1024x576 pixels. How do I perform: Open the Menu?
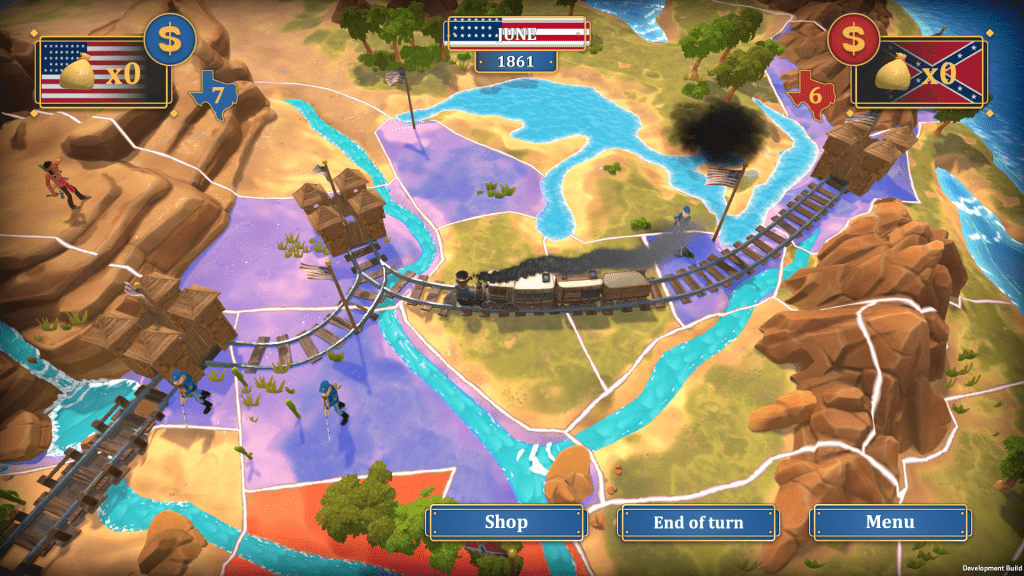click(889, 522)
